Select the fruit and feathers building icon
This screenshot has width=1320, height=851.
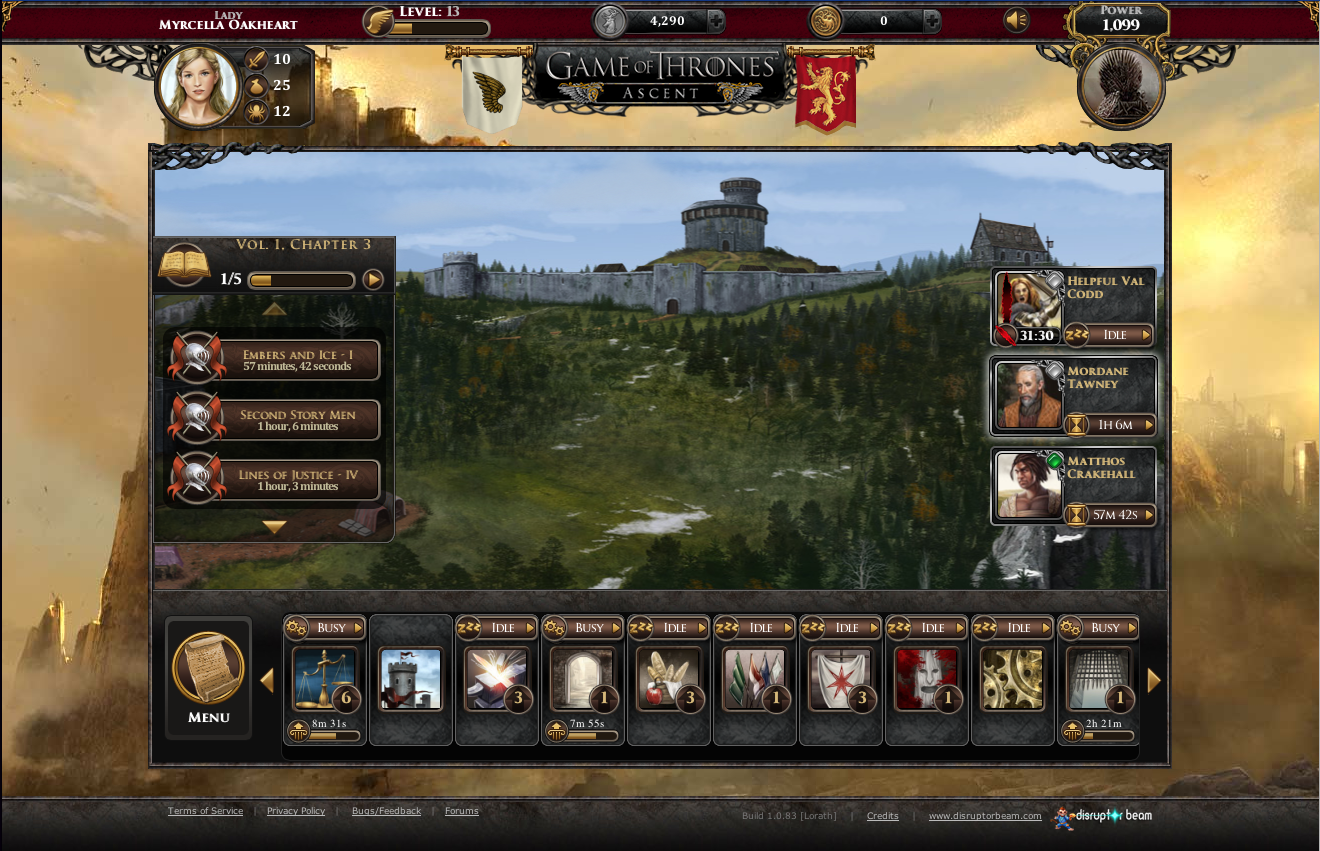point(668,677)
